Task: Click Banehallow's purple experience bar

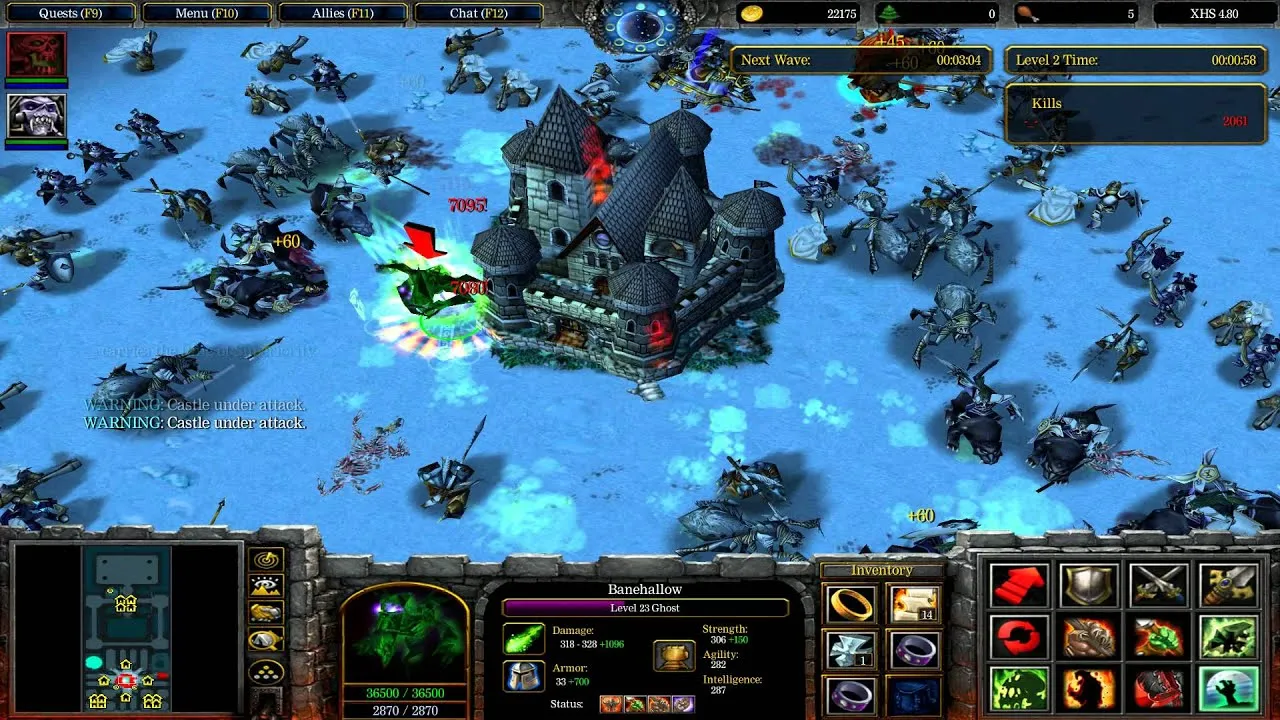Action: pyautogui.click(x=645, y=606)
